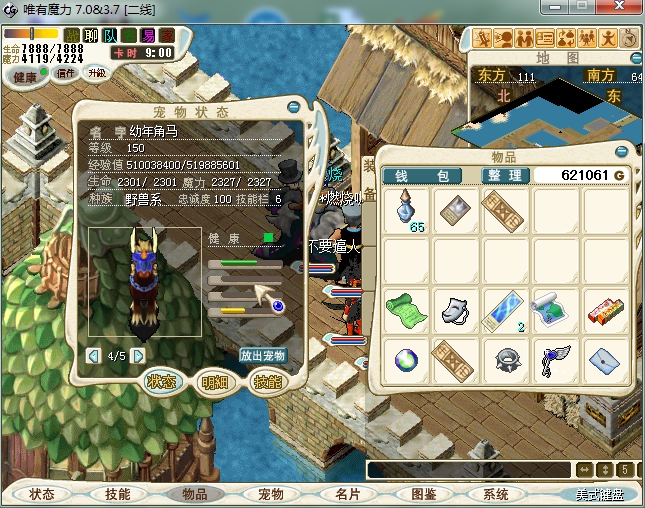Open the 图鉴 encyclopedia menu
This screenshot has width=645, height=508.
coord(423,494)
